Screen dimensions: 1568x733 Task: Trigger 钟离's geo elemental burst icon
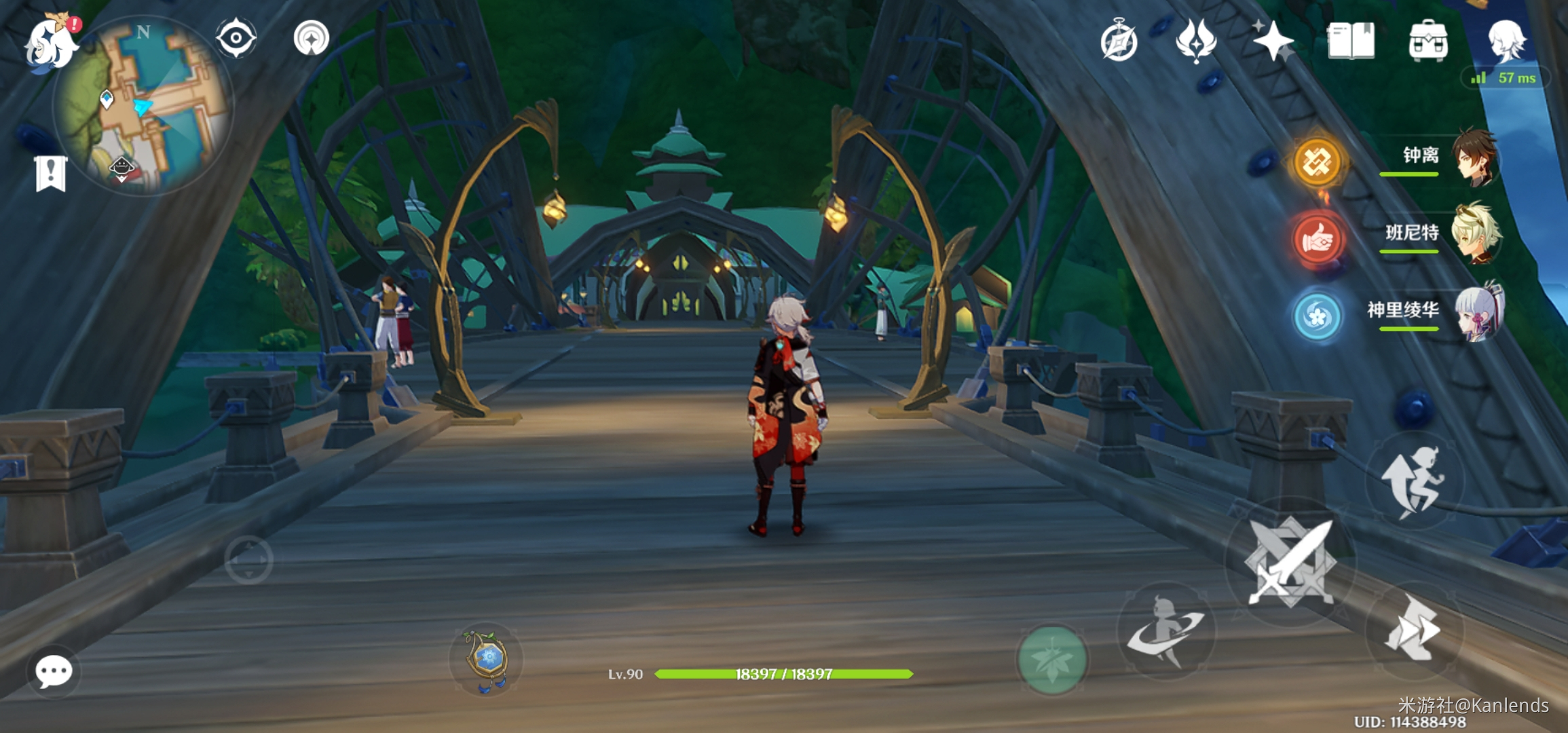[1317, 162]
